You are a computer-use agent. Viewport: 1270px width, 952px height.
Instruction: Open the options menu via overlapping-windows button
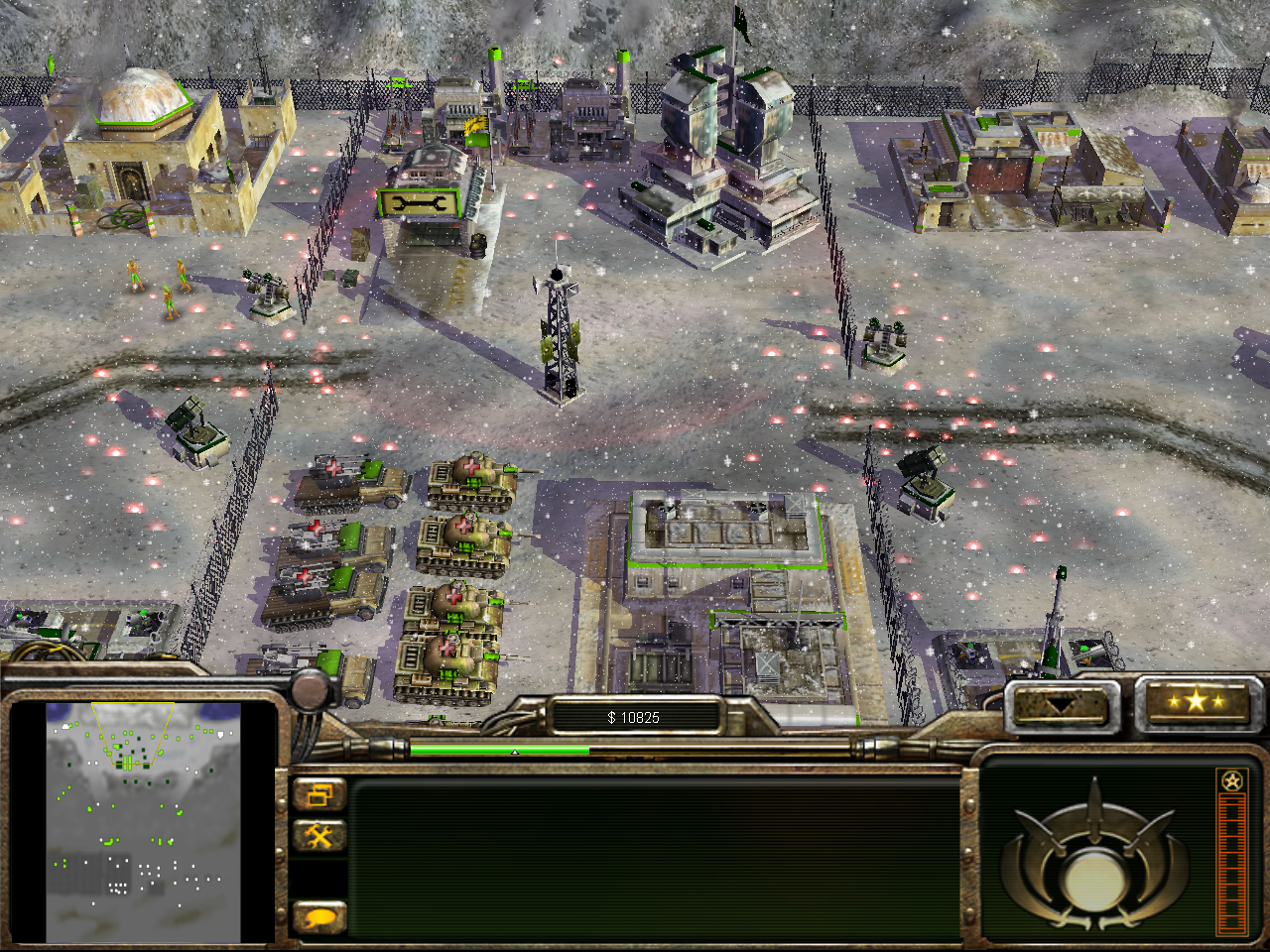click(x=319, y=795)
